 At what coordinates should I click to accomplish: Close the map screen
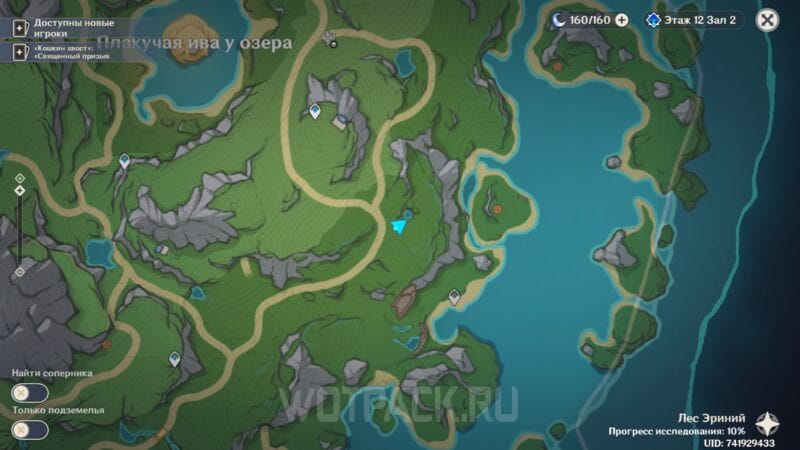[x=767, y=19]
